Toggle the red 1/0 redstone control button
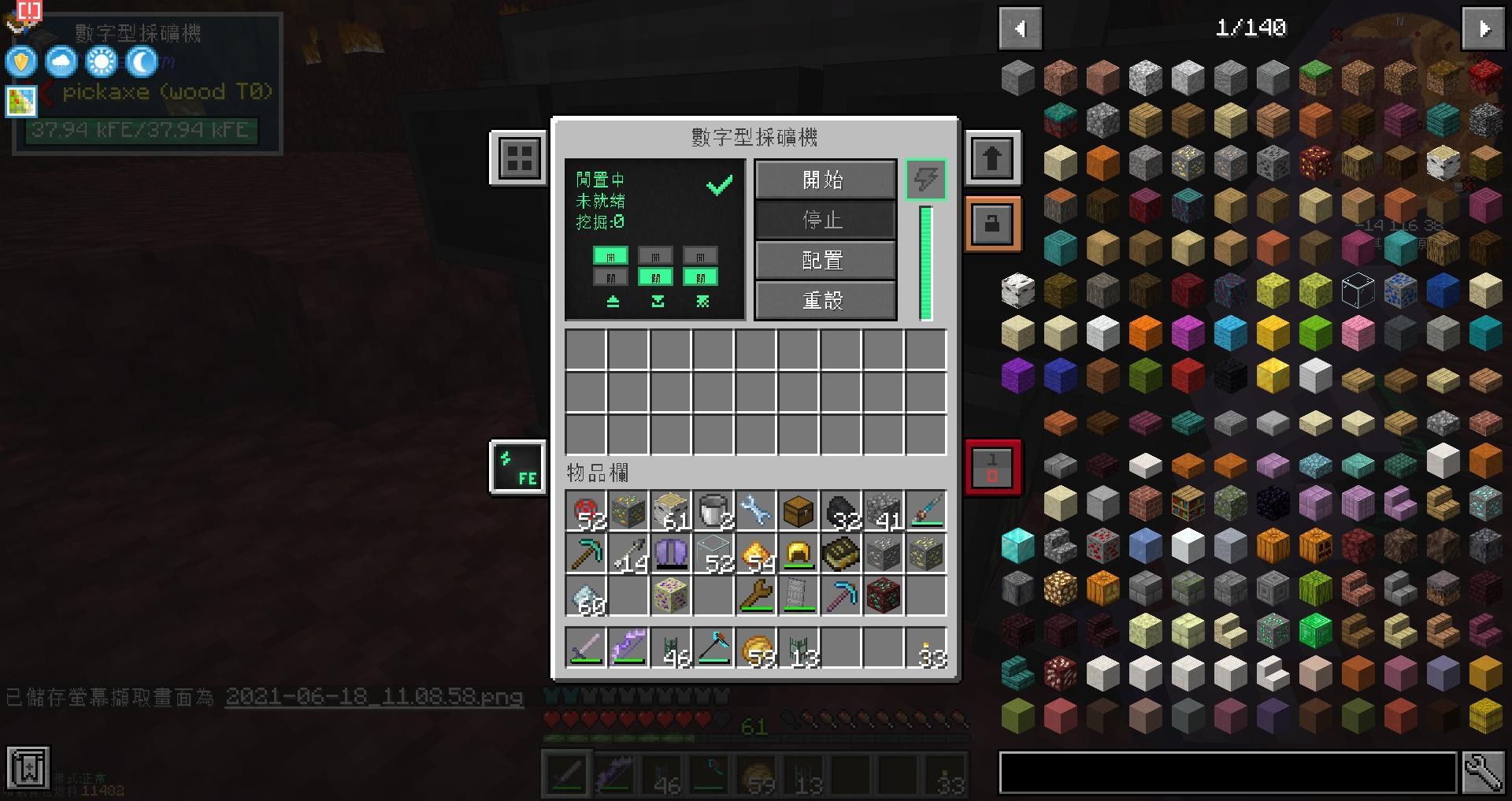Image resolution: width=1512 pixels, height=801 pixels. coord(992,466)
